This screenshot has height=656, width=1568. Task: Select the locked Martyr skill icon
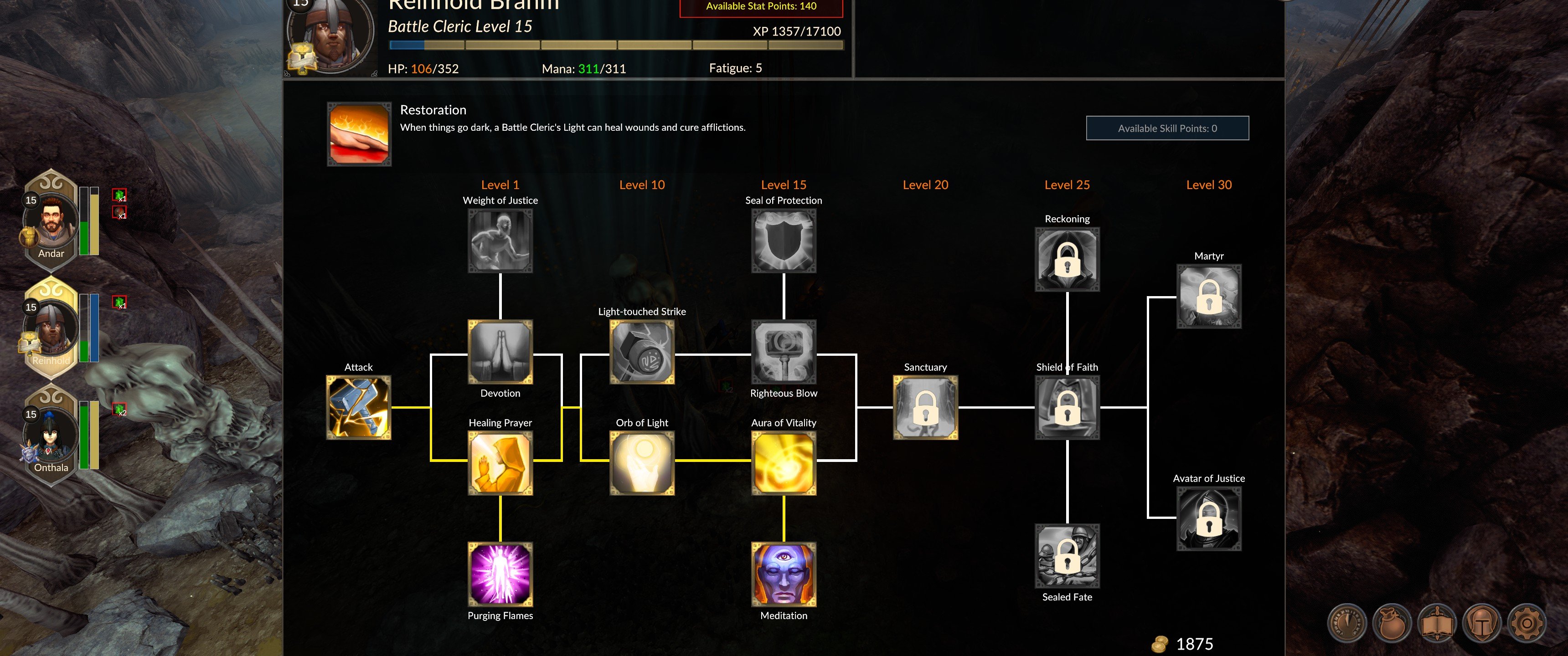(1209, 297)
